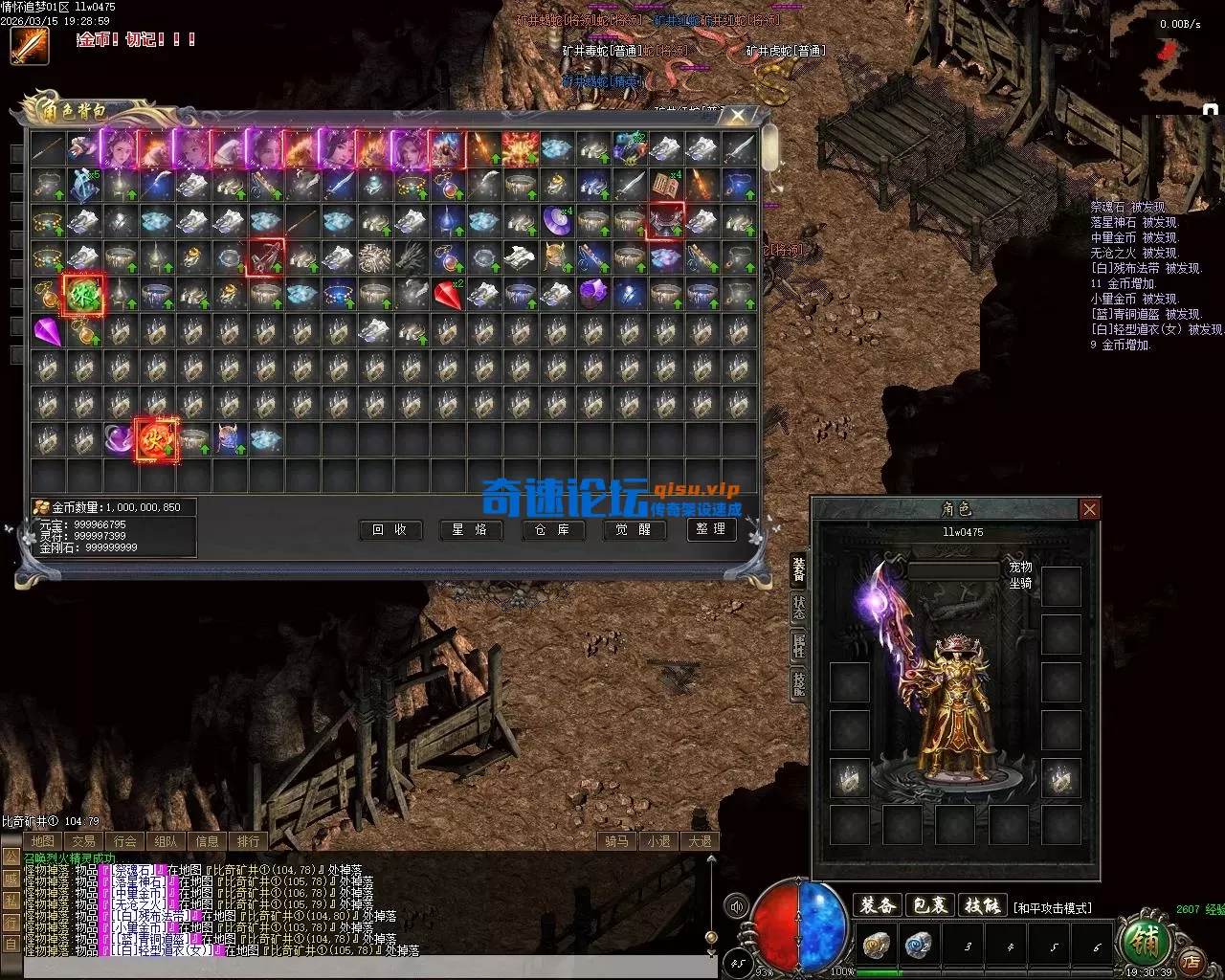Screen dimensions: 1225x980
Task: Switch to the 地图 map tab
Action: (x=43, y=841)
